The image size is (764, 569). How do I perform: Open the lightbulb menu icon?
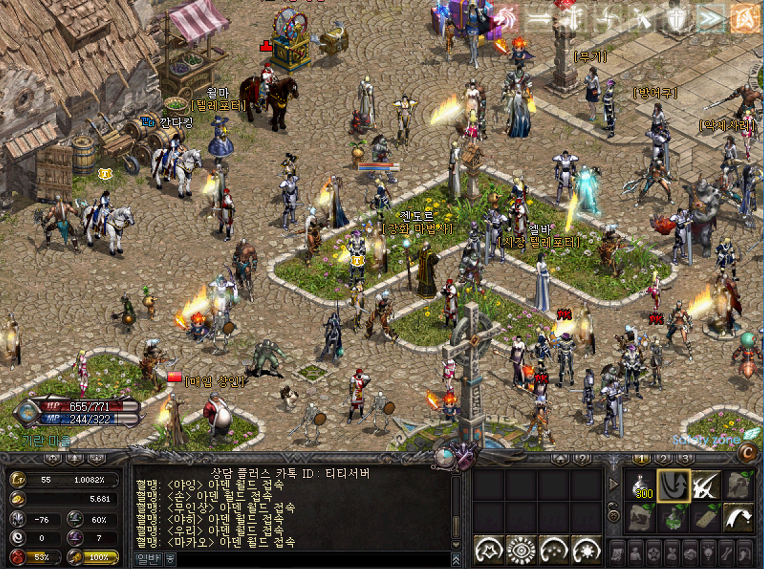tap(708, 551)
